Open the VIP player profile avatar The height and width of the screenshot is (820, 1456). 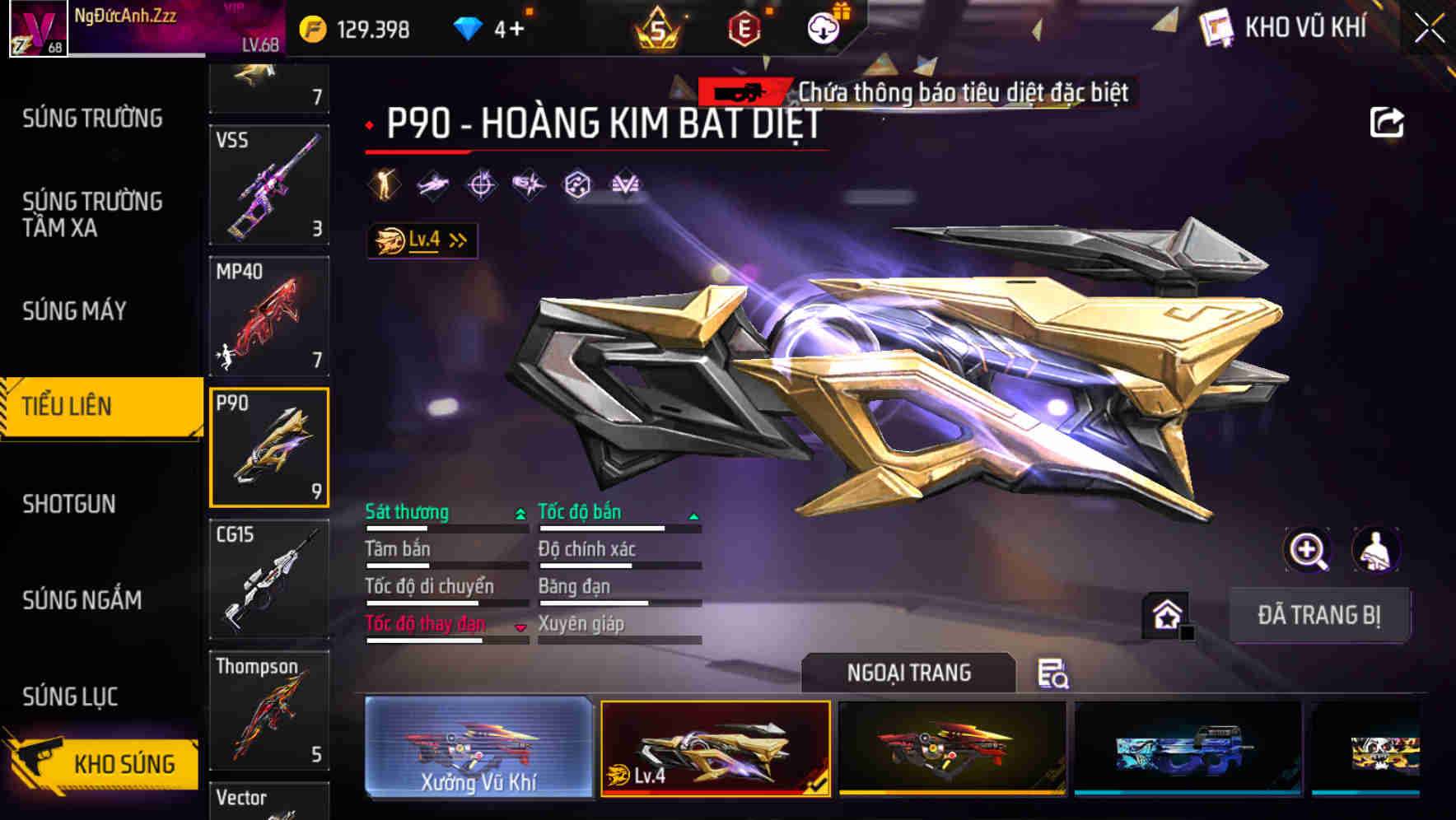[36, 27]
